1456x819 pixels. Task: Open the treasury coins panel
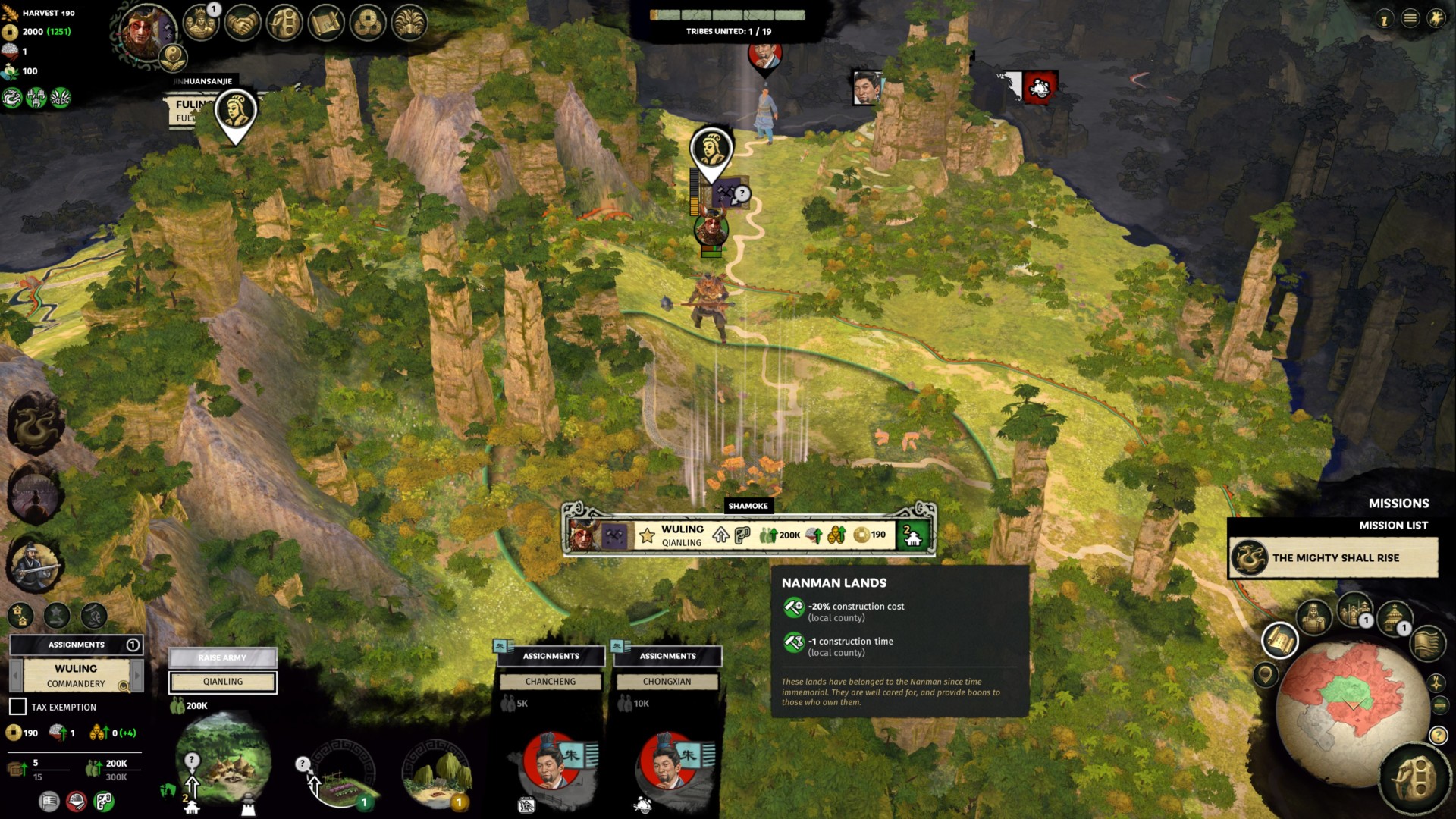(x=368, y=24)
